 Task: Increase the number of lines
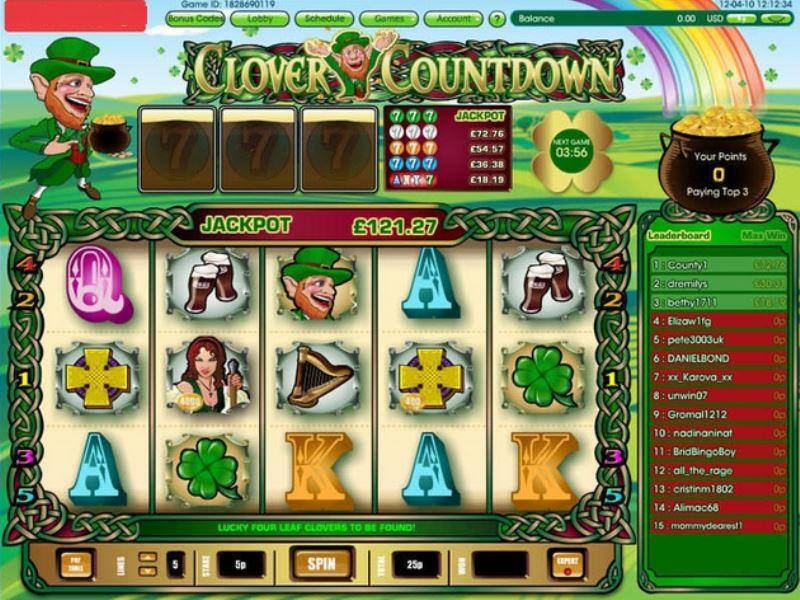coord(147,557)
